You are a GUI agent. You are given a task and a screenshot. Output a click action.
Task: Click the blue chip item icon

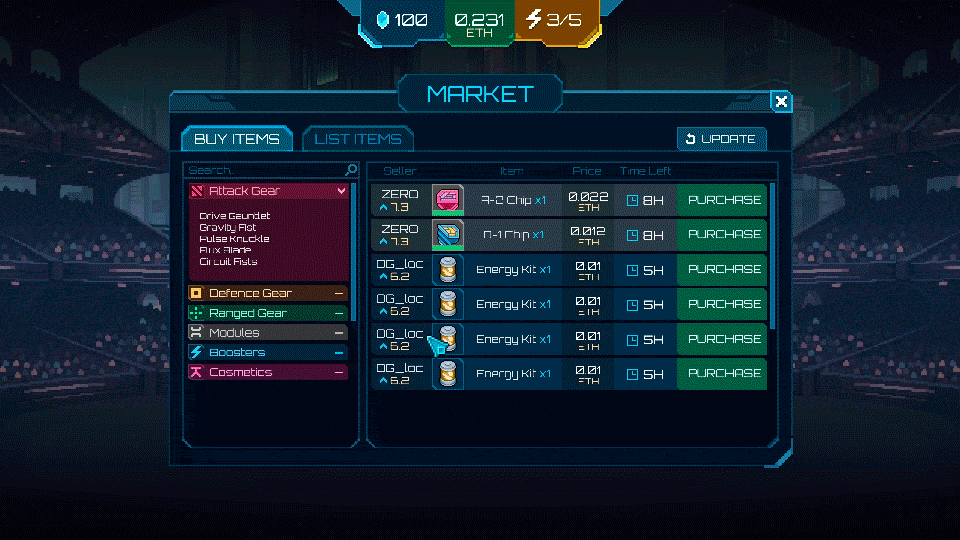pos(447,234)
